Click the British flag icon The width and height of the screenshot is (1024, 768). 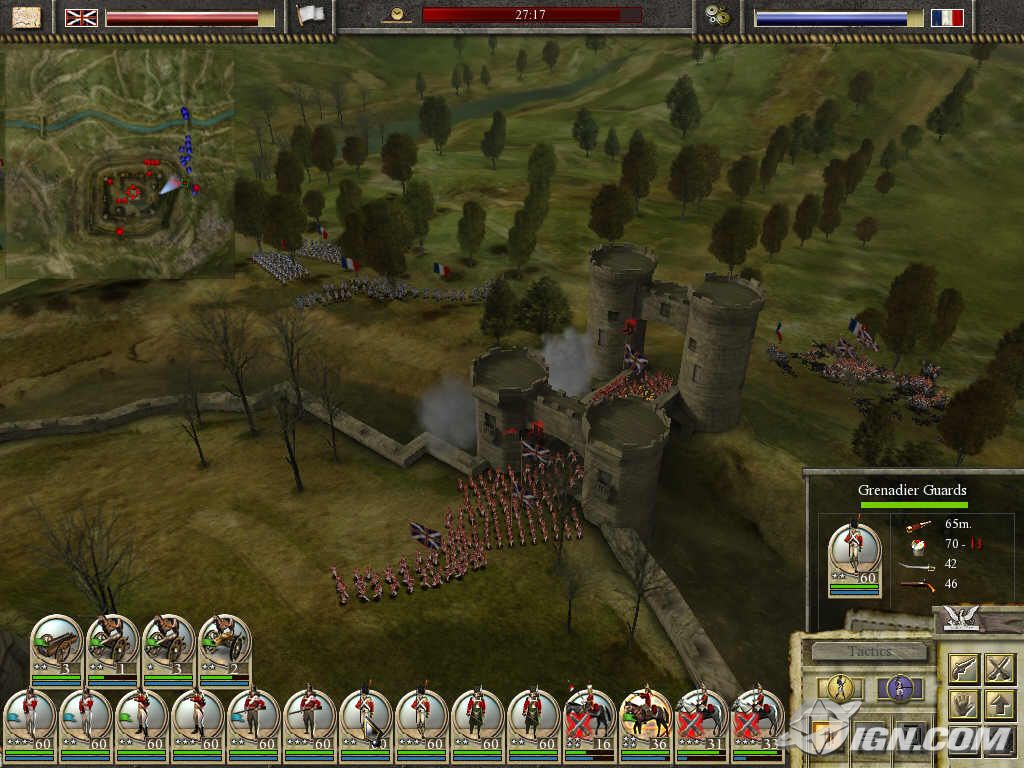80,18
